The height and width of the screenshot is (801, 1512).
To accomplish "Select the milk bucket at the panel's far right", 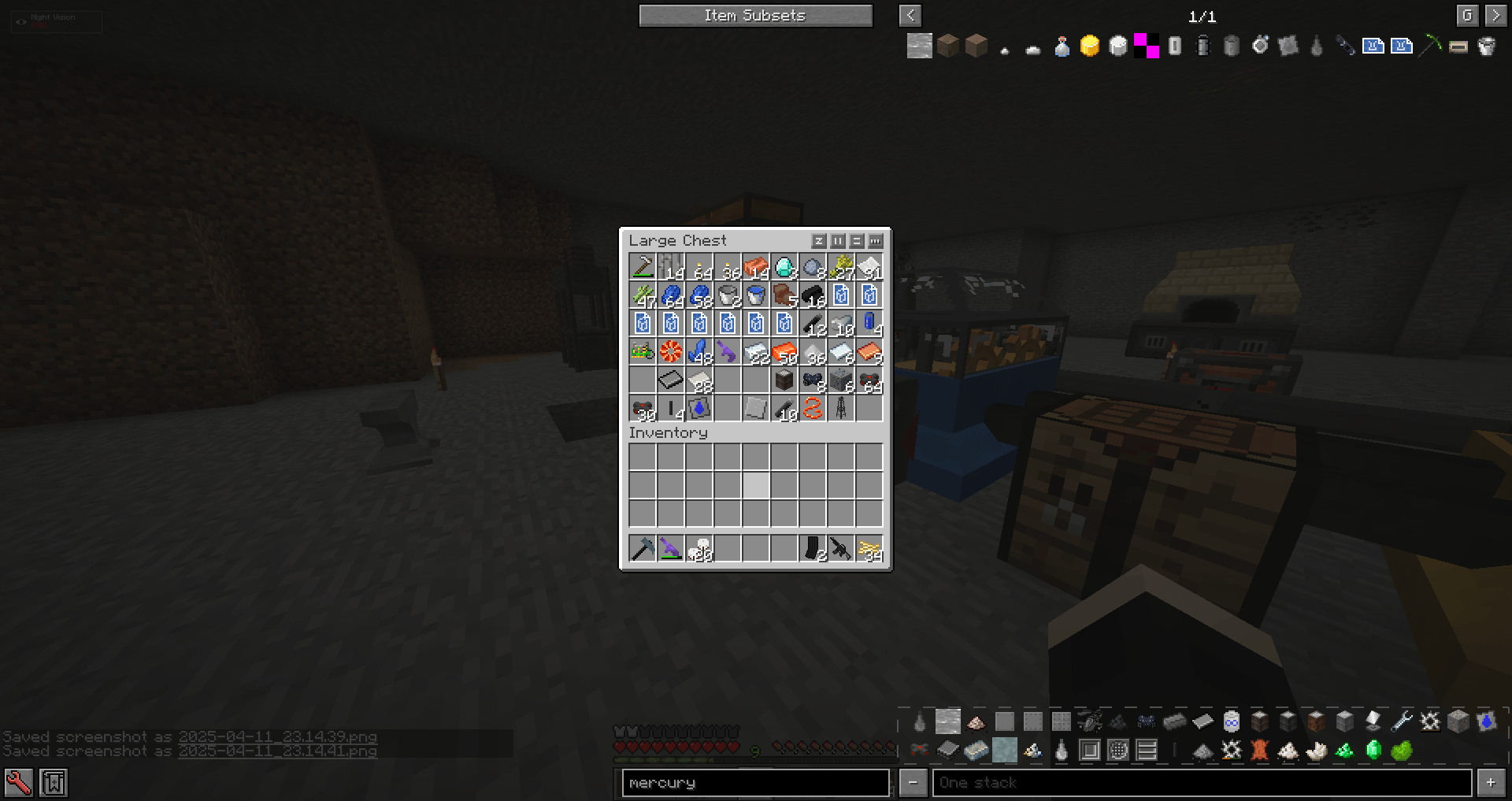I will (1486, 46).
